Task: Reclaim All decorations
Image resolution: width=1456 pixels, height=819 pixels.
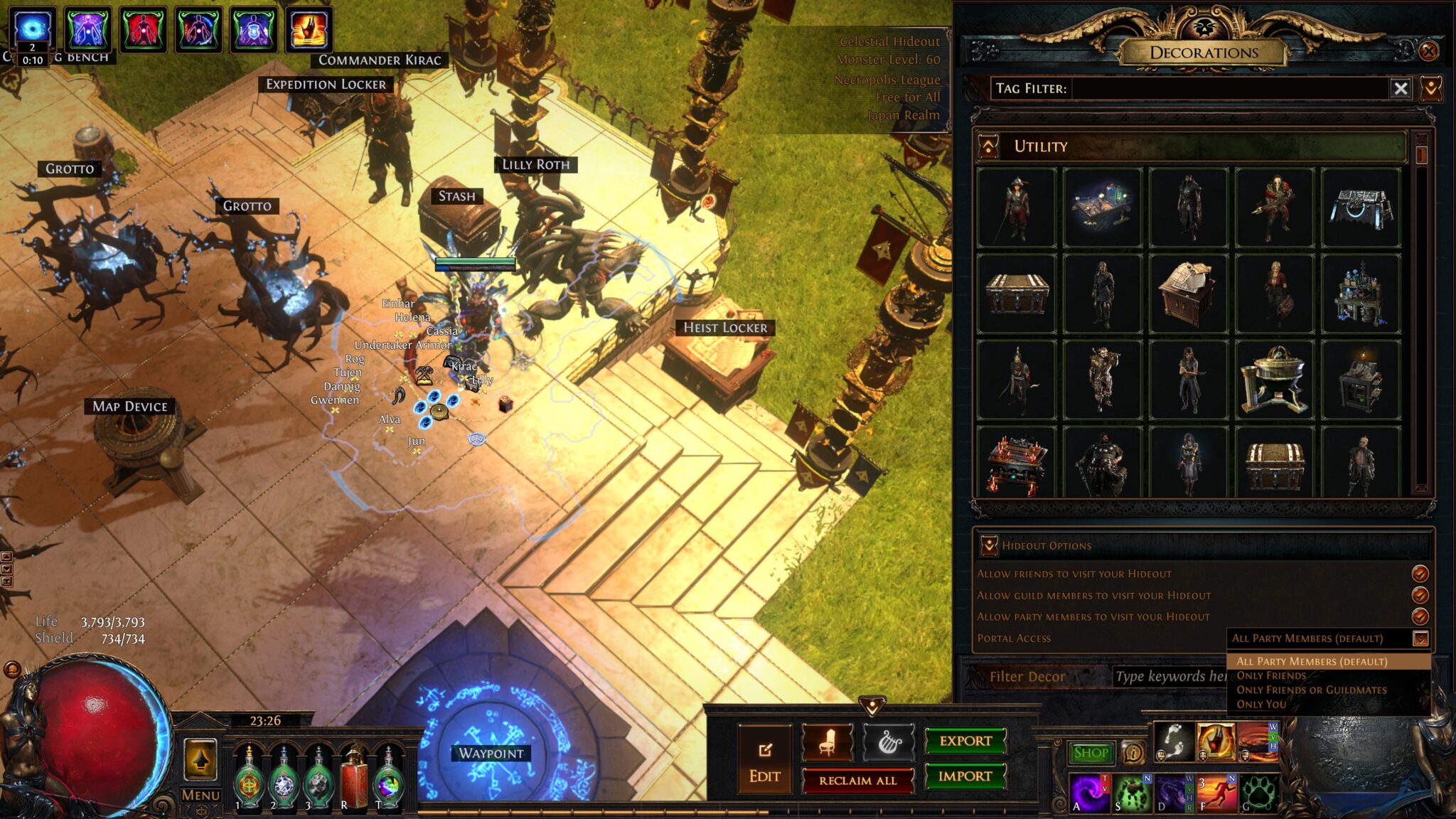Action: [857, 781]
